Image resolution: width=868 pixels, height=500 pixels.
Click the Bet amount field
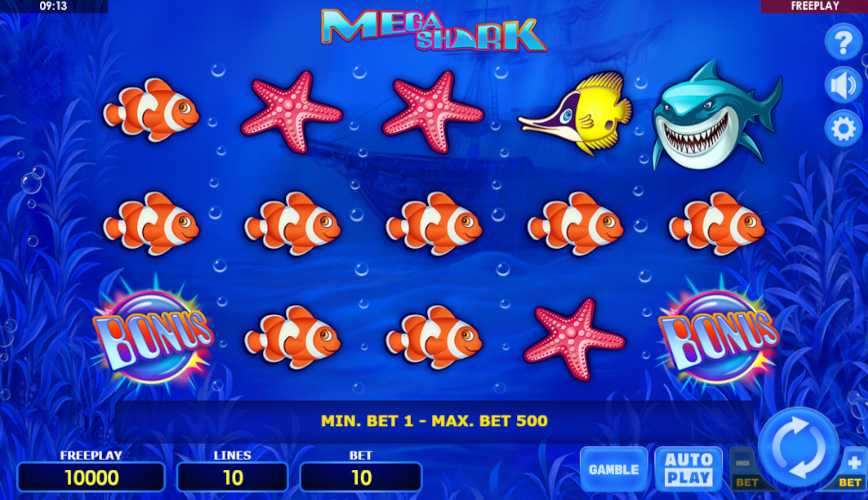361,477
